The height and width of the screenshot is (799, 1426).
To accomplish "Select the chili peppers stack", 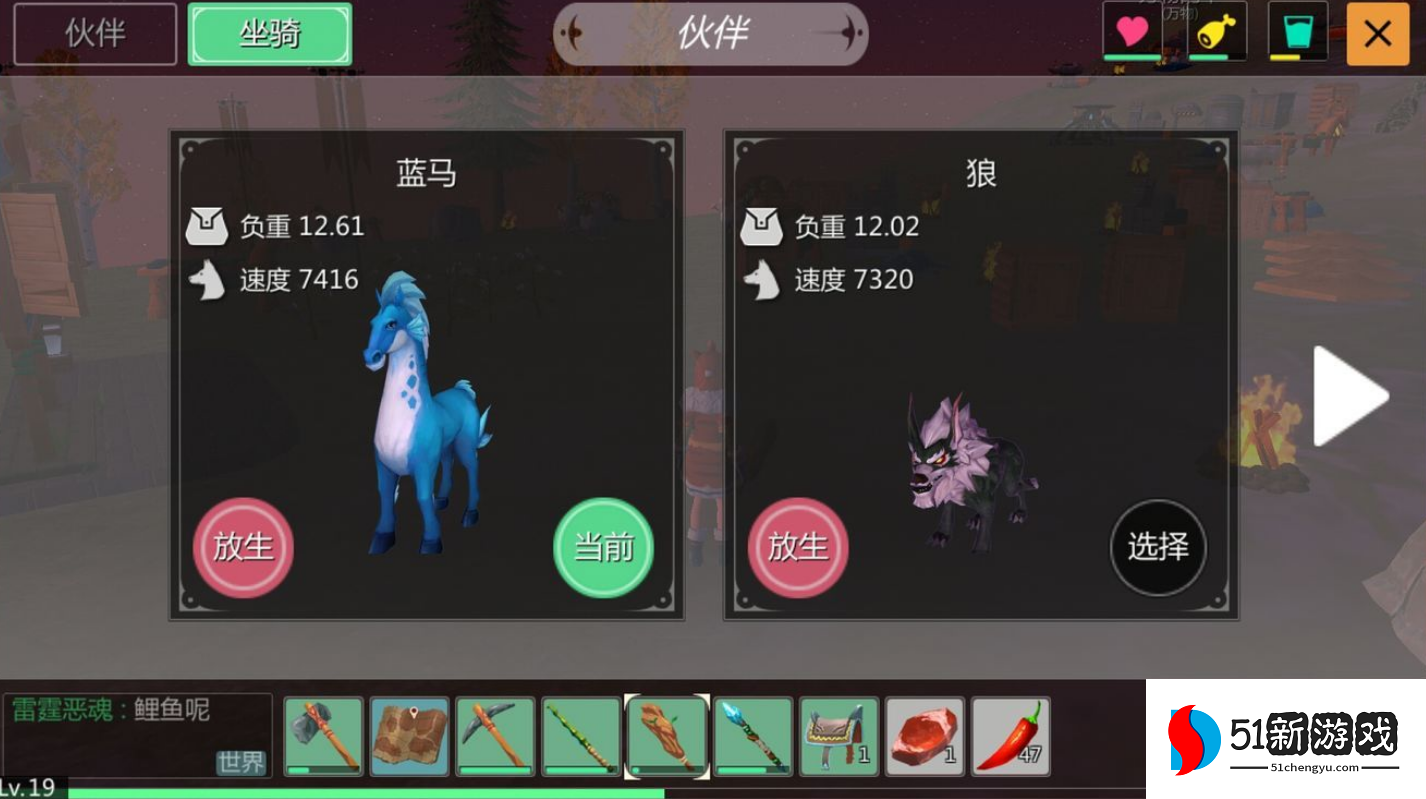I will point(1012,737).
